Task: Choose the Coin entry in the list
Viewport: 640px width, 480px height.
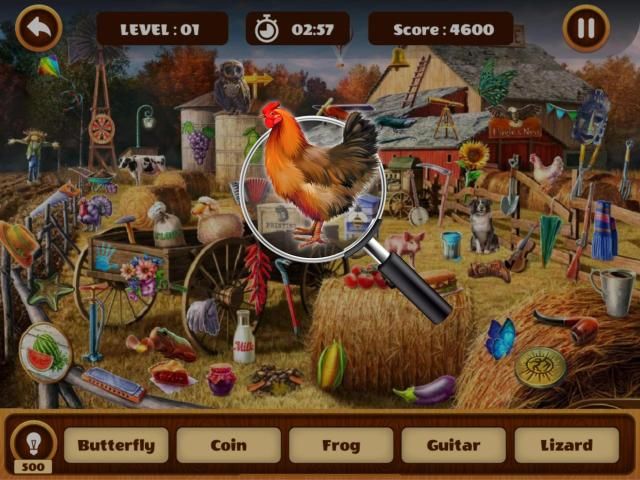Action: pyautogui.click(x=229, y=445)
